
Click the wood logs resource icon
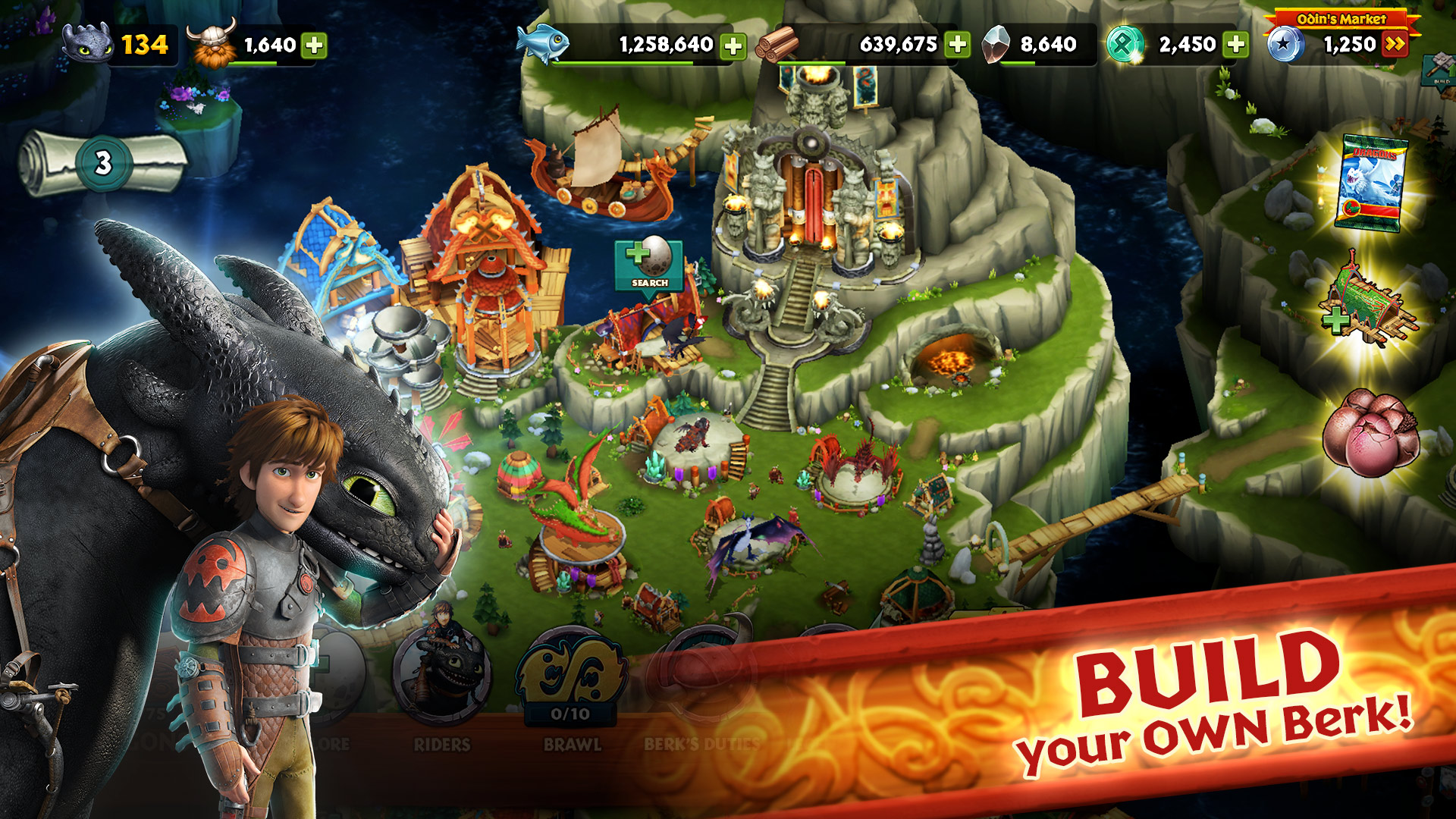pos(781,44)
